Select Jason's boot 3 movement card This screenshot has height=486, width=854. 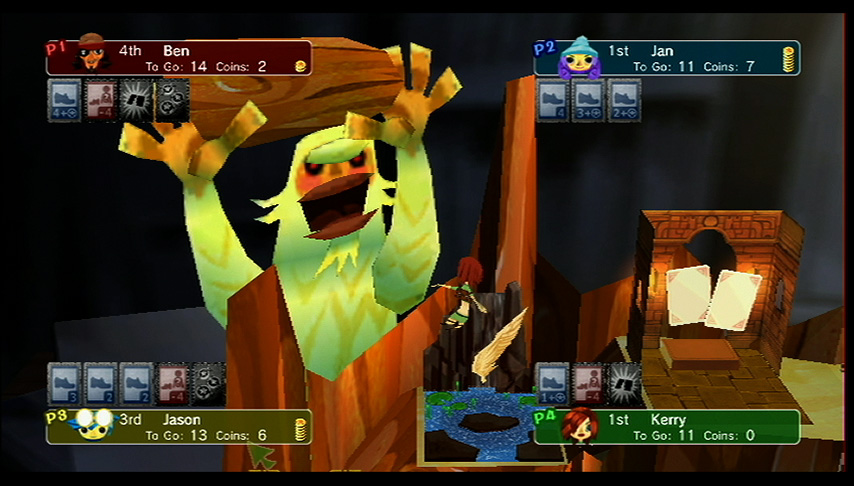click(65, 384)
